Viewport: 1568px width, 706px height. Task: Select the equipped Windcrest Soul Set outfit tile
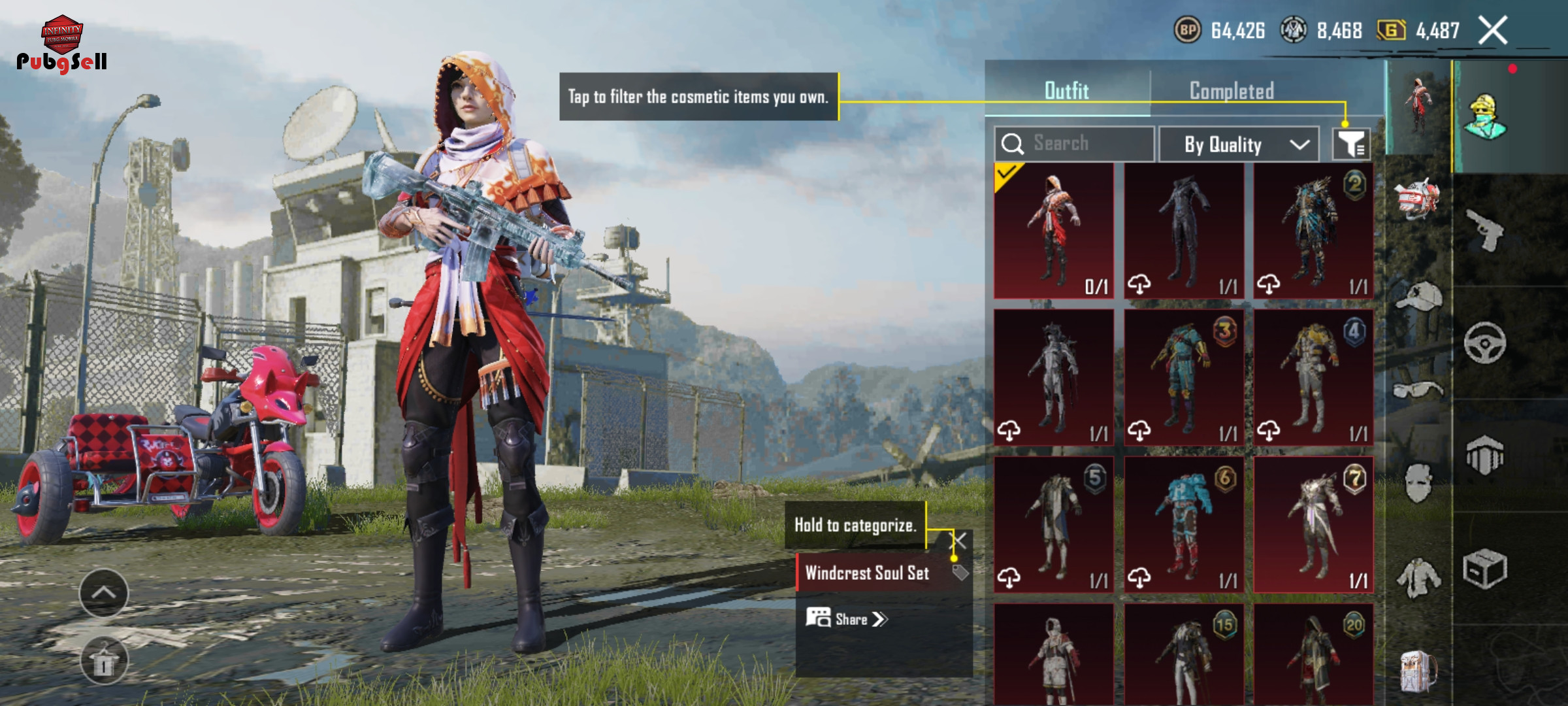[1053, 231]
